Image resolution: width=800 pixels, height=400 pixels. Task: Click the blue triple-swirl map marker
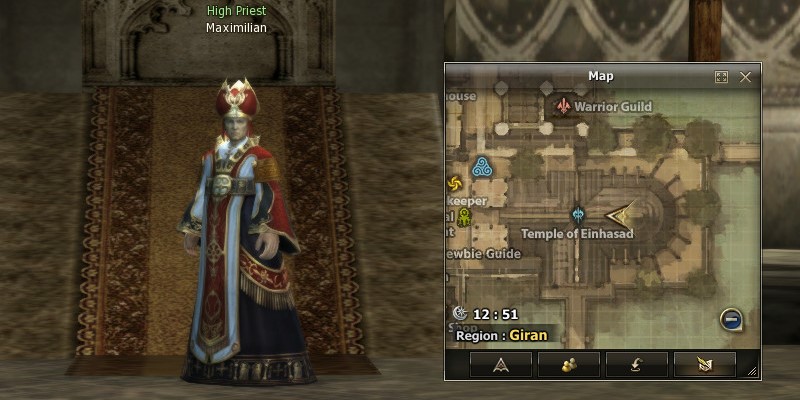point(482,167)
